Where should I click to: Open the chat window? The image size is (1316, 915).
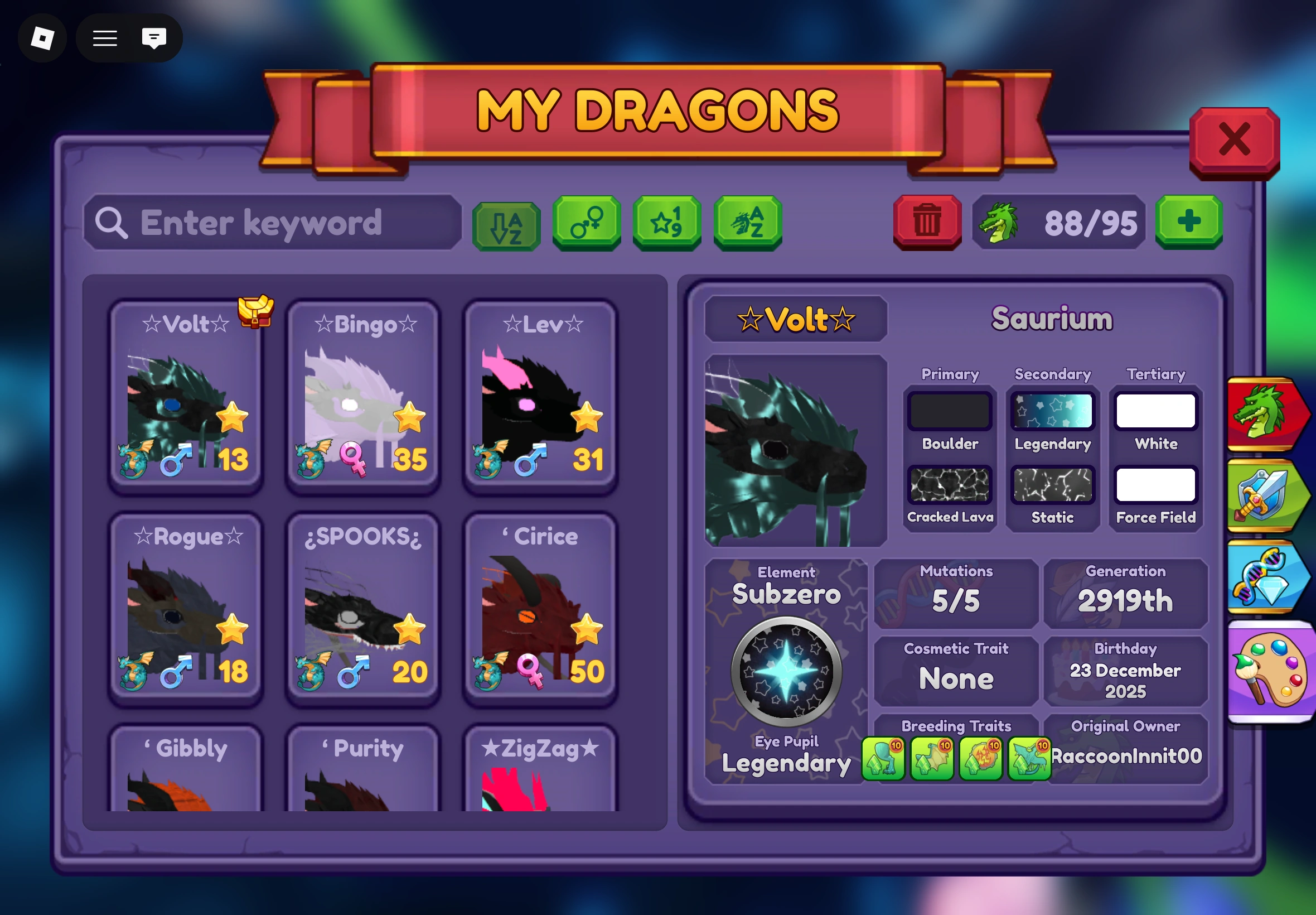point(153,38)
